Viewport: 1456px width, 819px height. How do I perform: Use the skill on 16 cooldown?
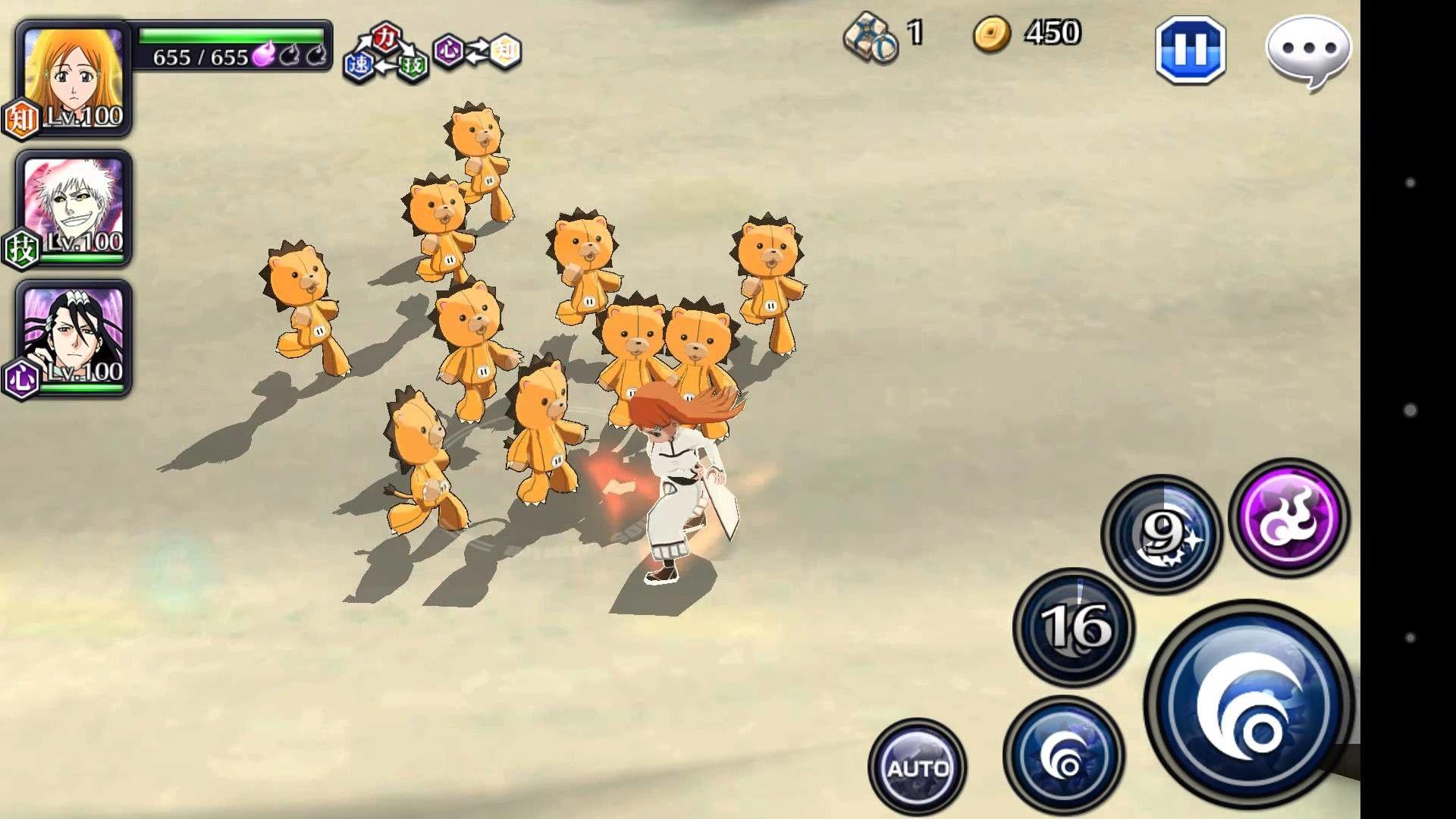coord(1074,626)
